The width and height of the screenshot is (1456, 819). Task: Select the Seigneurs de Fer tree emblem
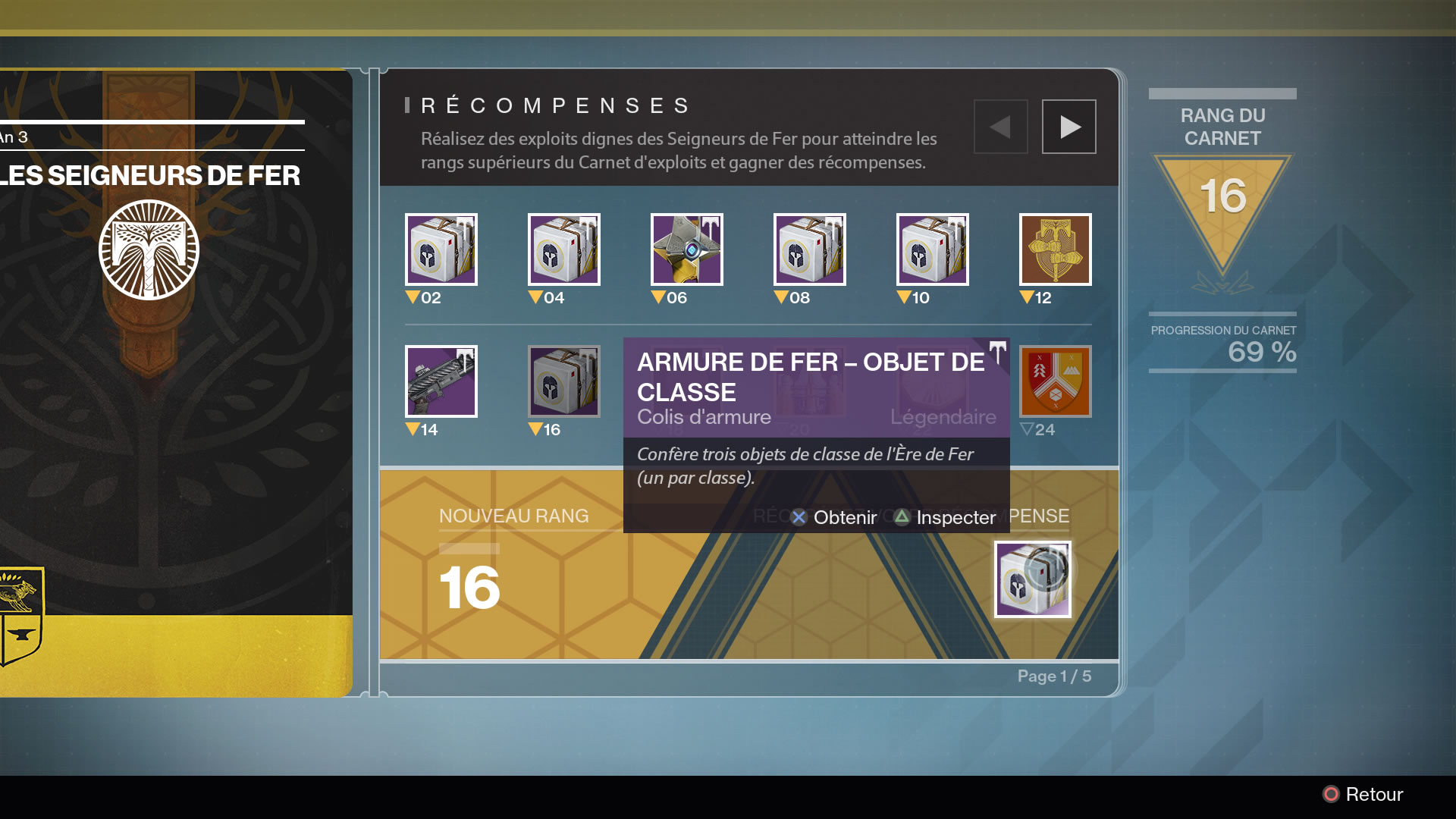(149, 250)
